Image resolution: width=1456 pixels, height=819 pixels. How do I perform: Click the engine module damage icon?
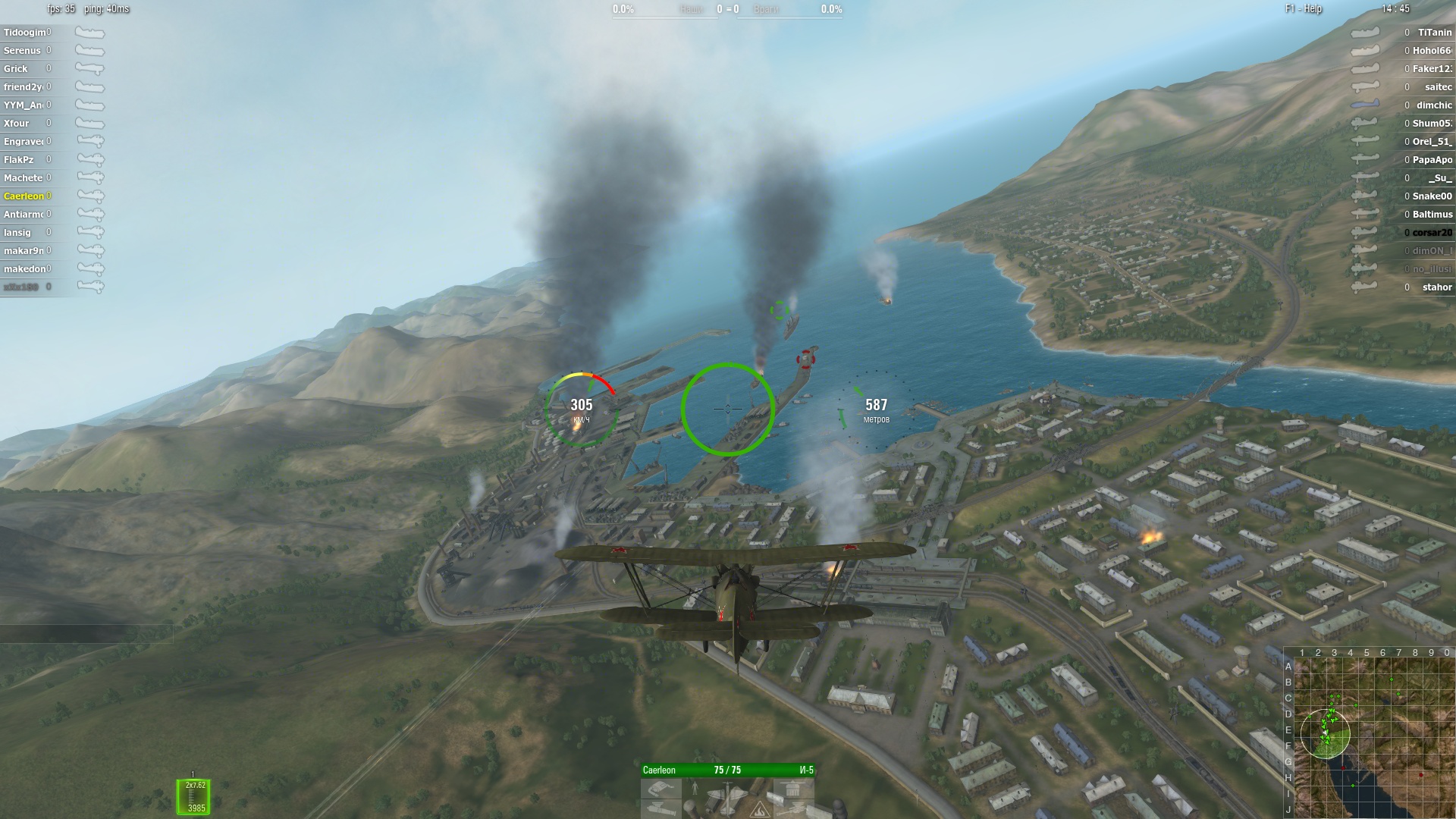click(x=661, y=789)
